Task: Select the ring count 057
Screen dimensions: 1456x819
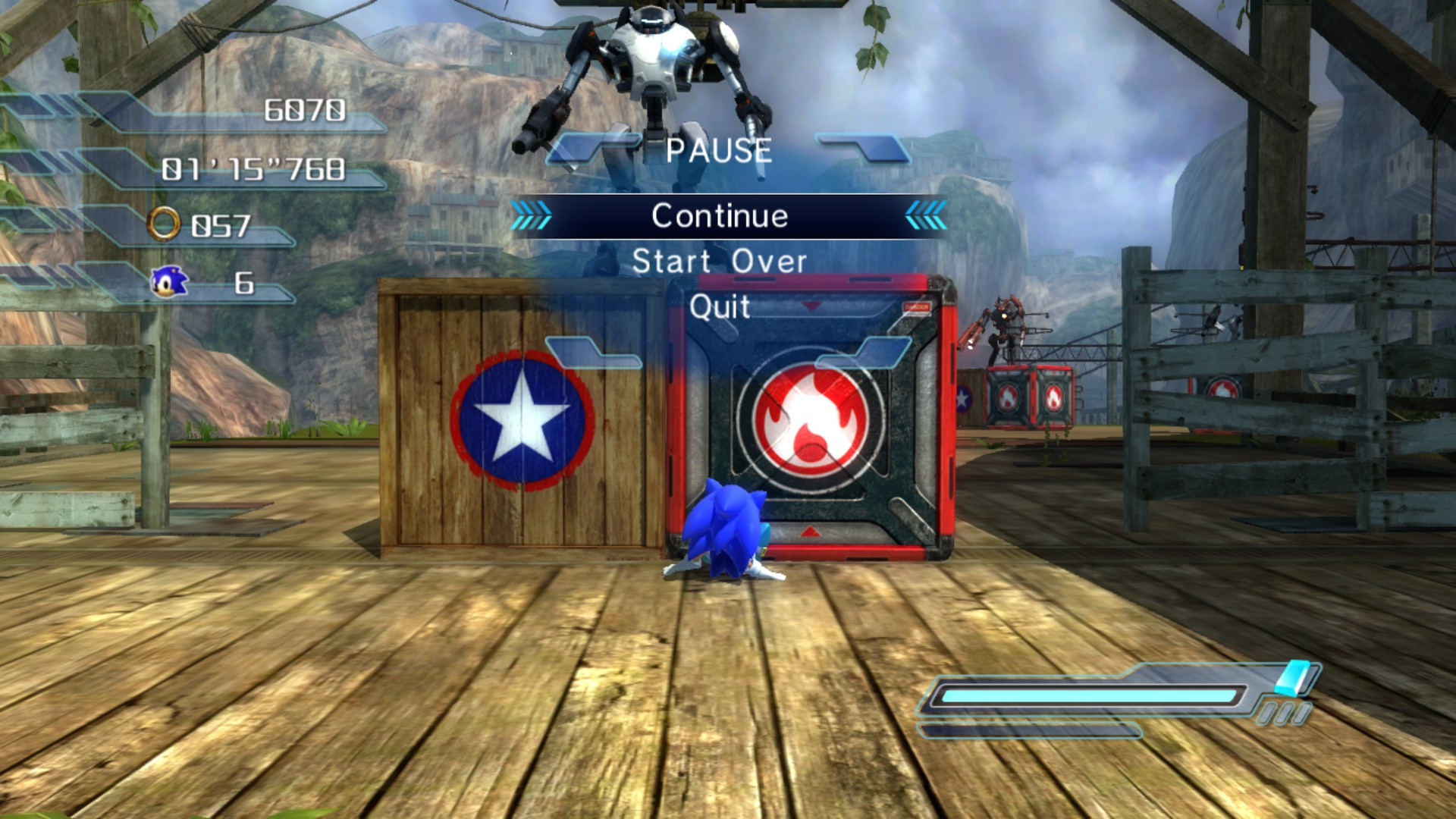Action: (x=222, y=224)
